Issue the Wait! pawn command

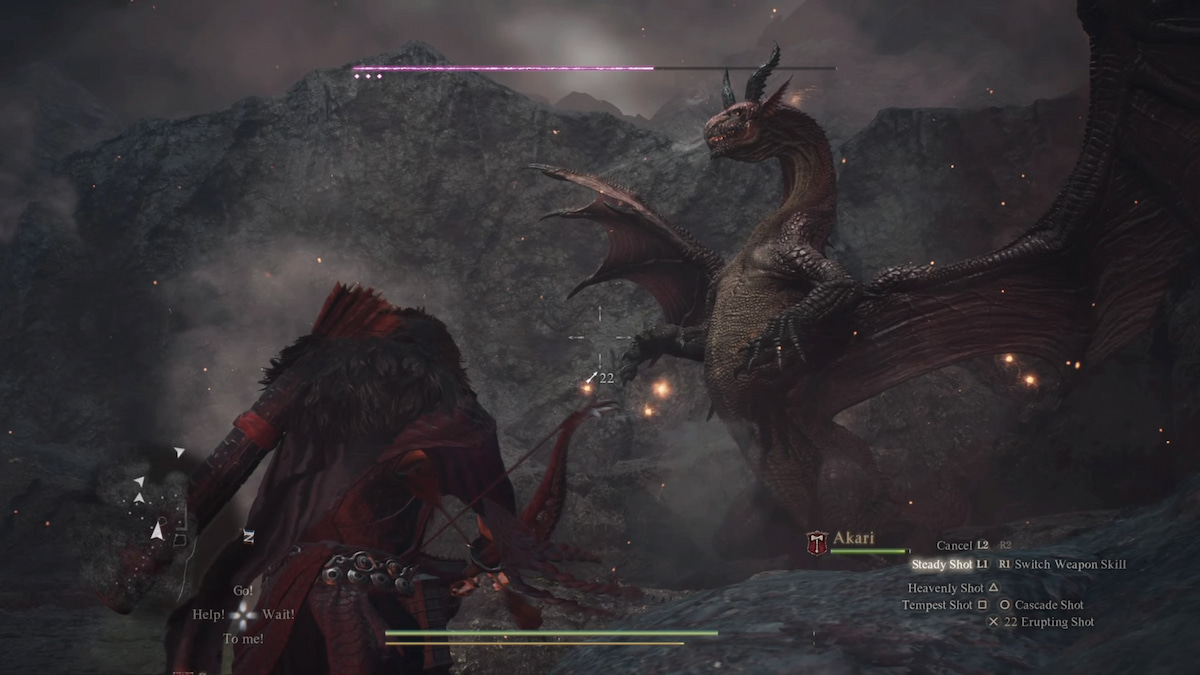click(278, 614)
